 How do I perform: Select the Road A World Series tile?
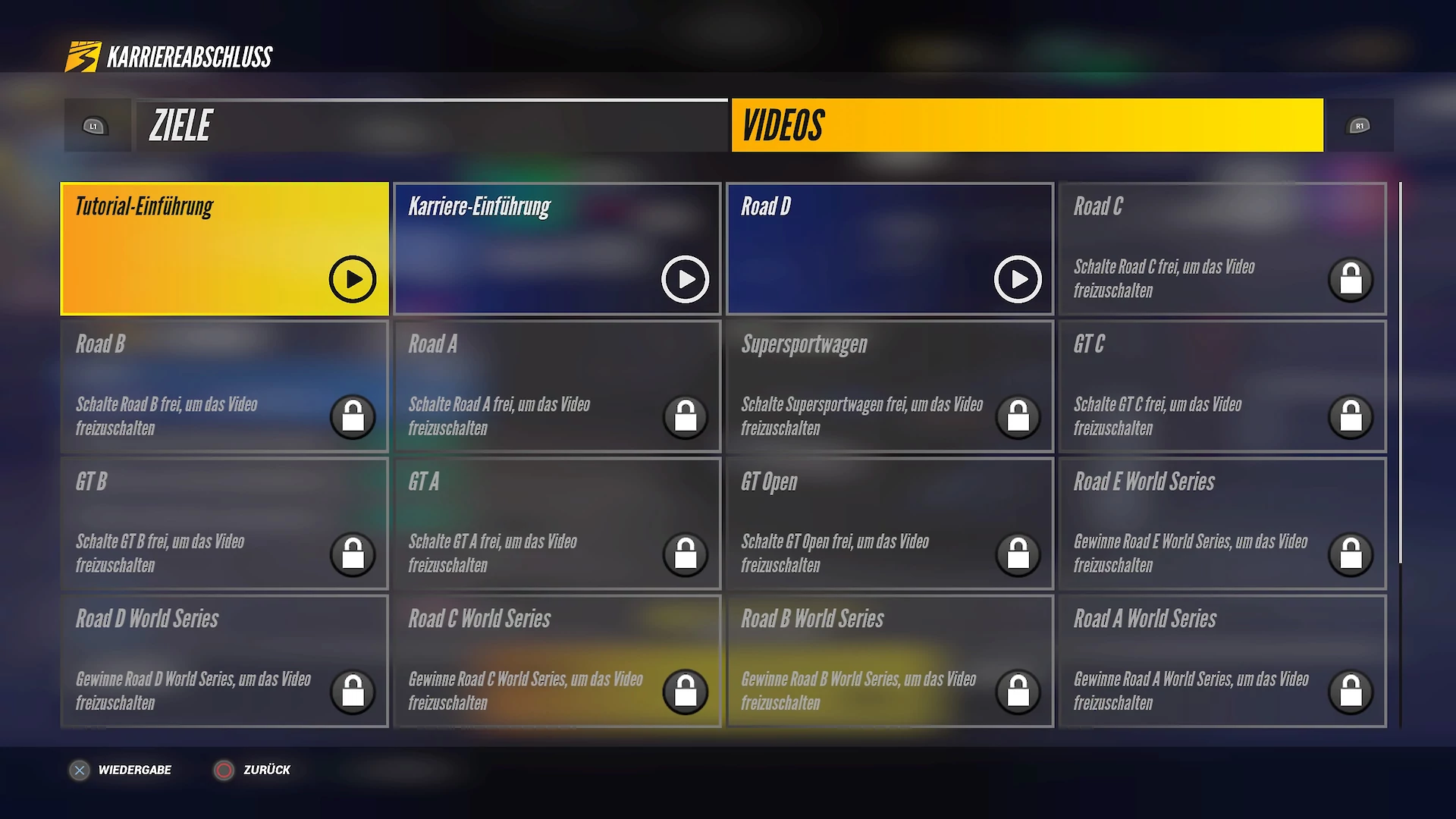tap(1222, 661)
